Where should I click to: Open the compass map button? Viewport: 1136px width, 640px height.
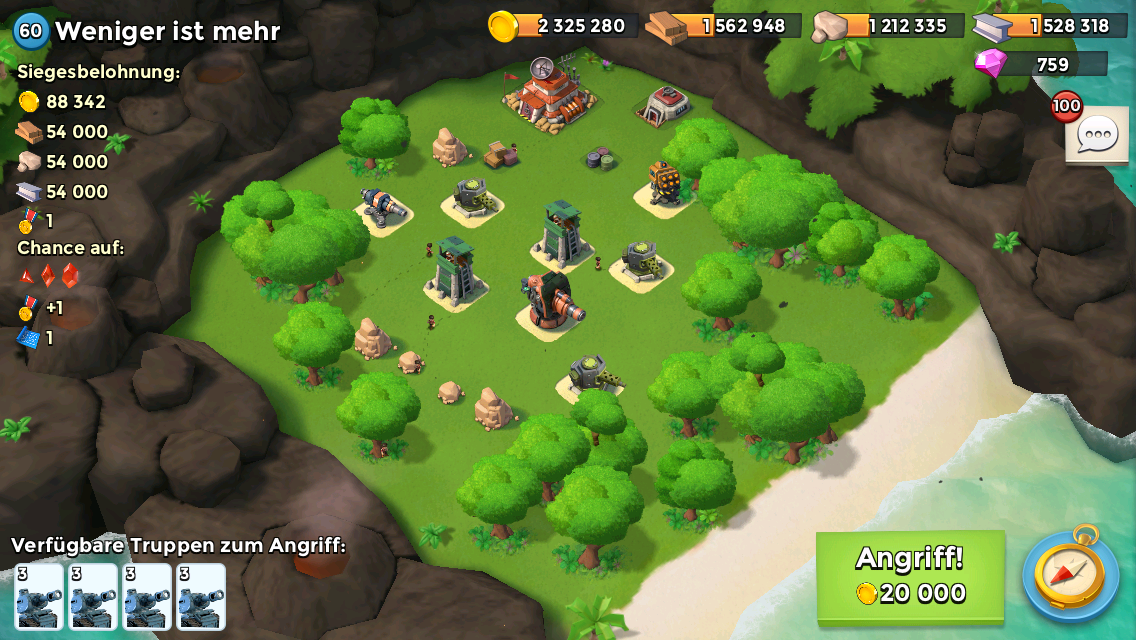point(1070,575)
